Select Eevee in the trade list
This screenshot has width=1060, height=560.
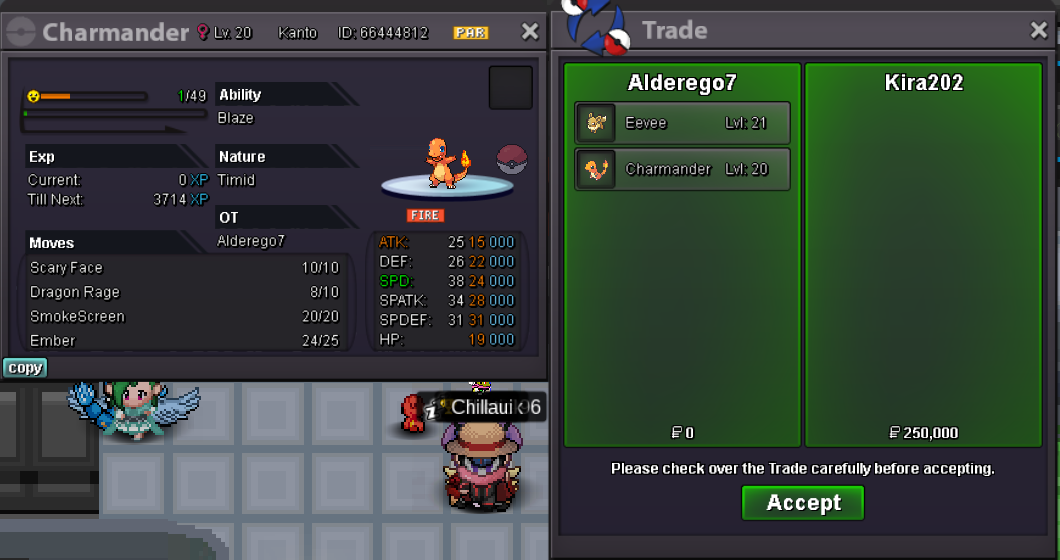(x=682, y=123)
